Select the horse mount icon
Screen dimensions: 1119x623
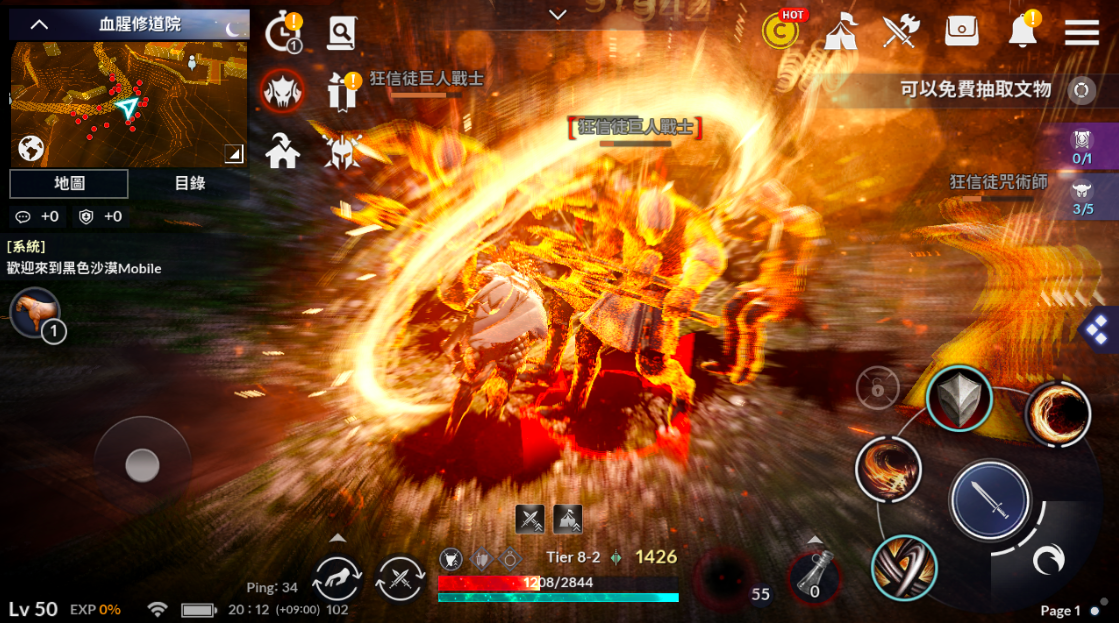tap(33, 313)
